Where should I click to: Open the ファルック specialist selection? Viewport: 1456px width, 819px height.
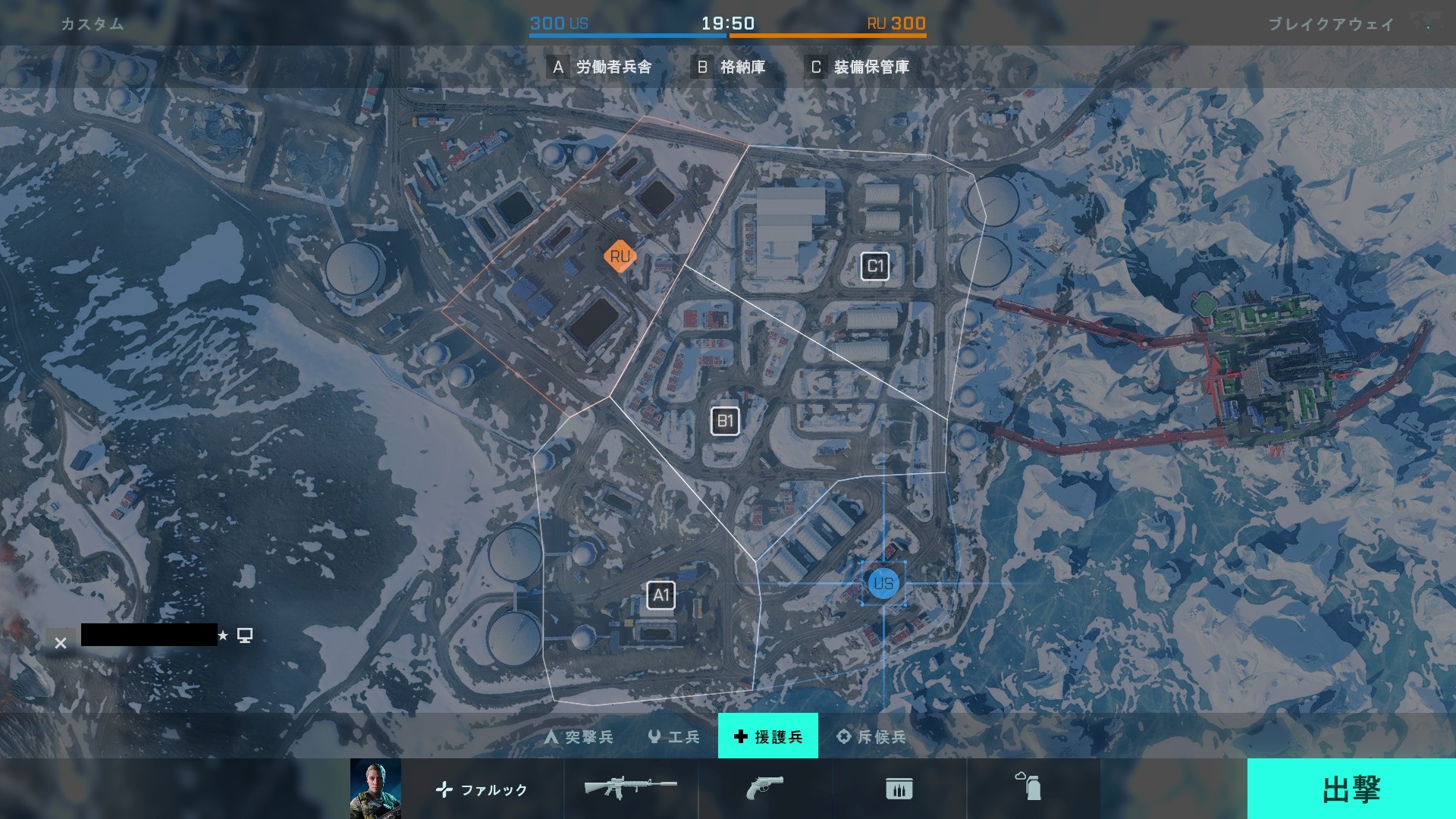pos(482,789)
